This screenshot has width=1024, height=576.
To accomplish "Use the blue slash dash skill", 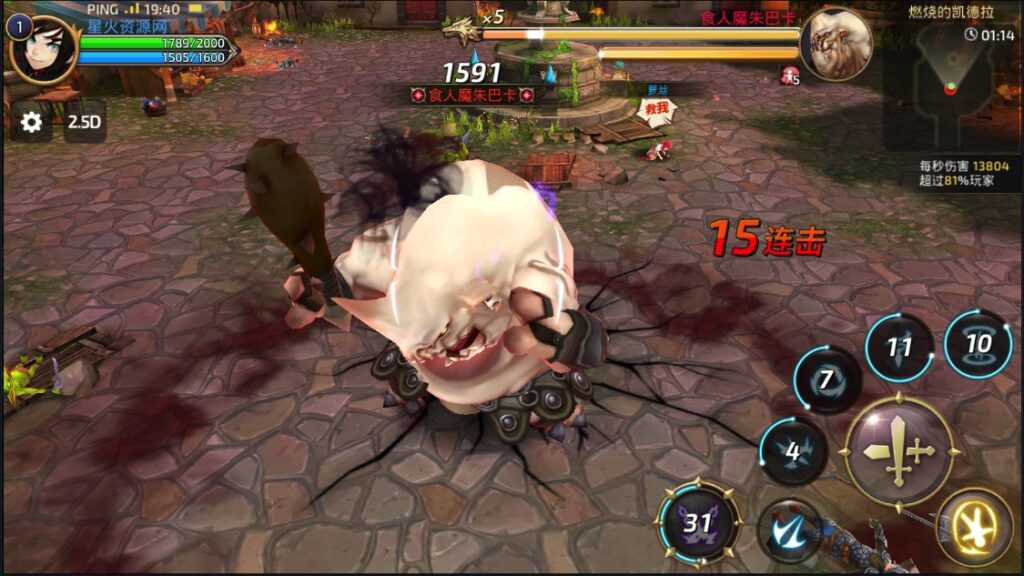I will click(789, 530).
